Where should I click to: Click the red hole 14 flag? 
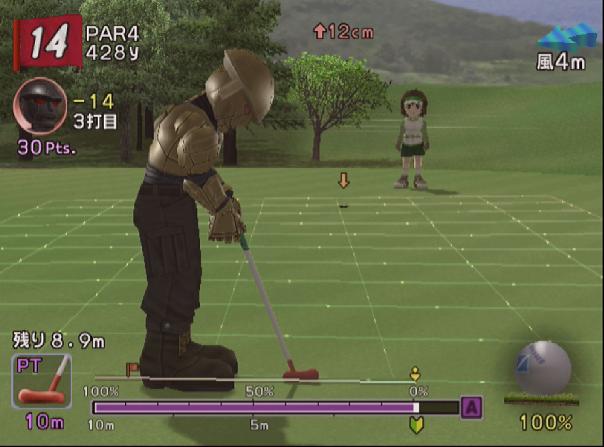point(45,43)
